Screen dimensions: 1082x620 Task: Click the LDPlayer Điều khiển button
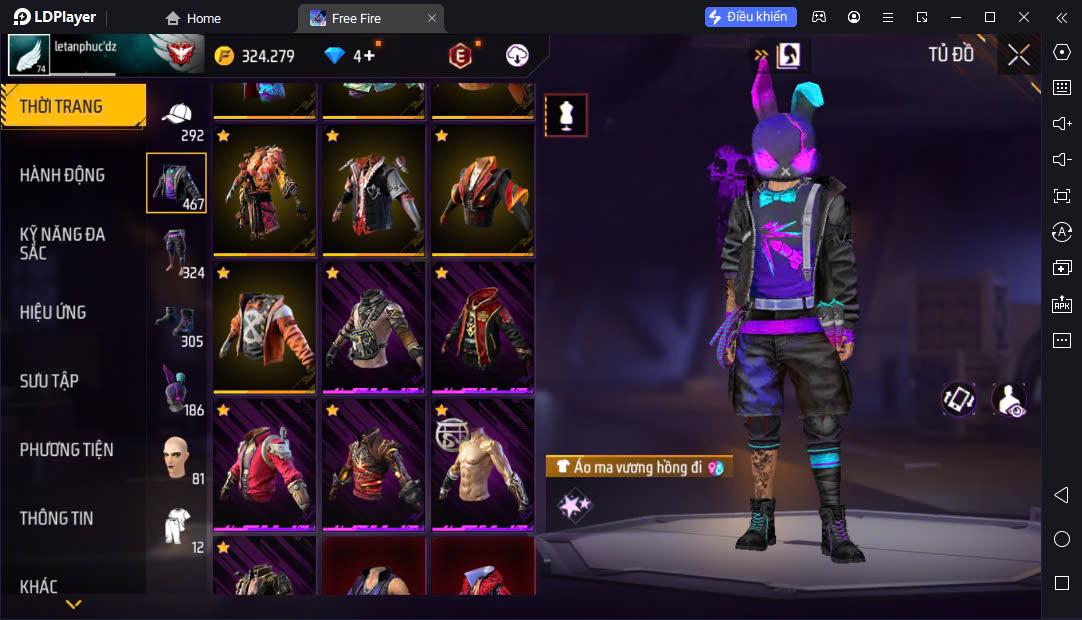tap(750, 17)
